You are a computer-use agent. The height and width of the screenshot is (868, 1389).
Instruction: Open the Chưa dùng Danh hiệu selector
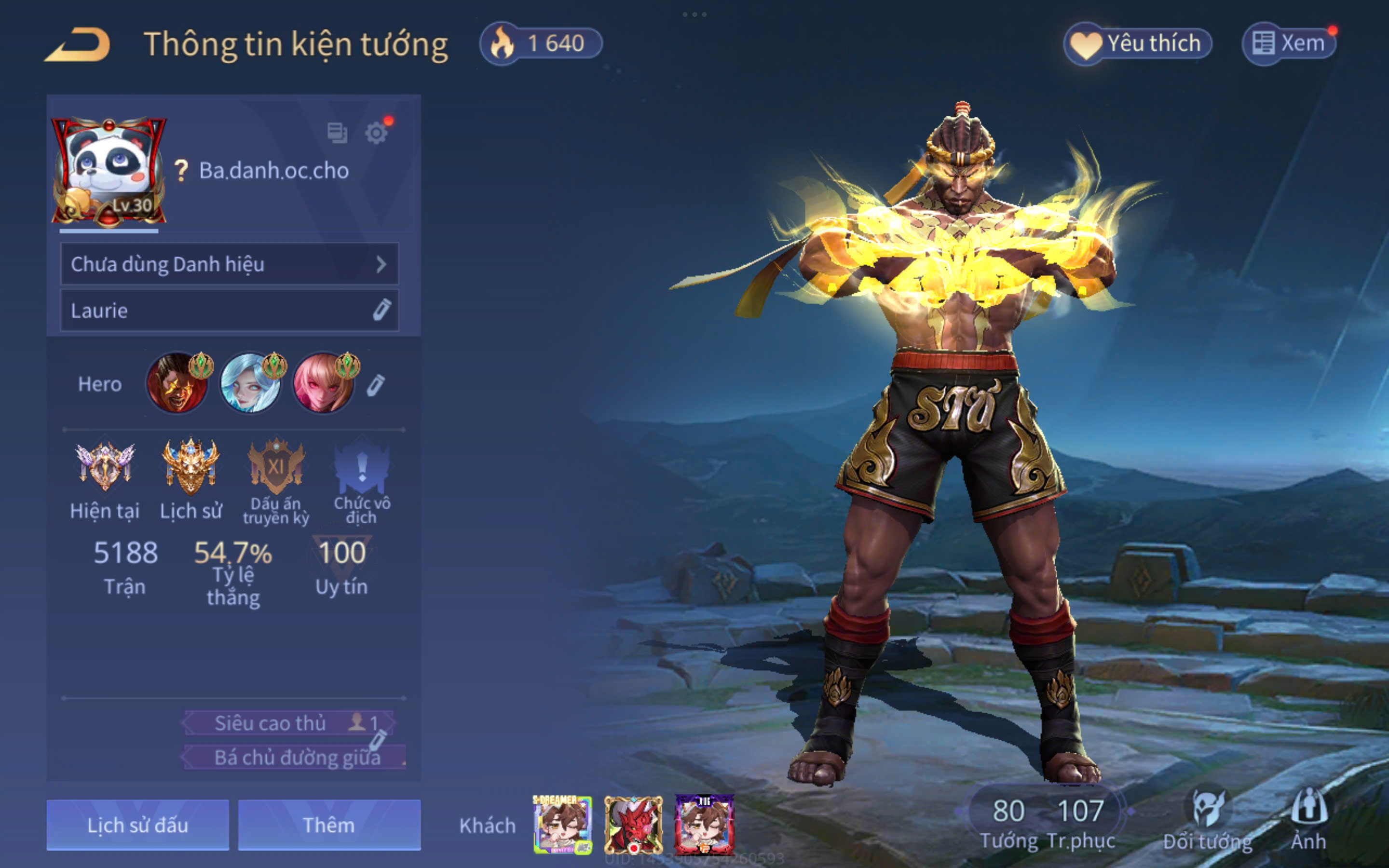[x=229, y=264]
